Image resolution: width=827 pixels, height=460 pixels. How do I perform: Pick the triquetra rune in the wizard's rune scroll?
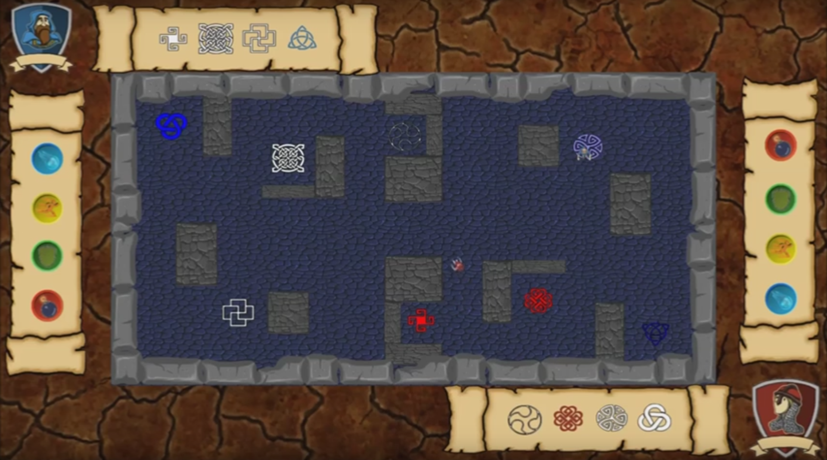pyautogui.click(x=302, y=38)
